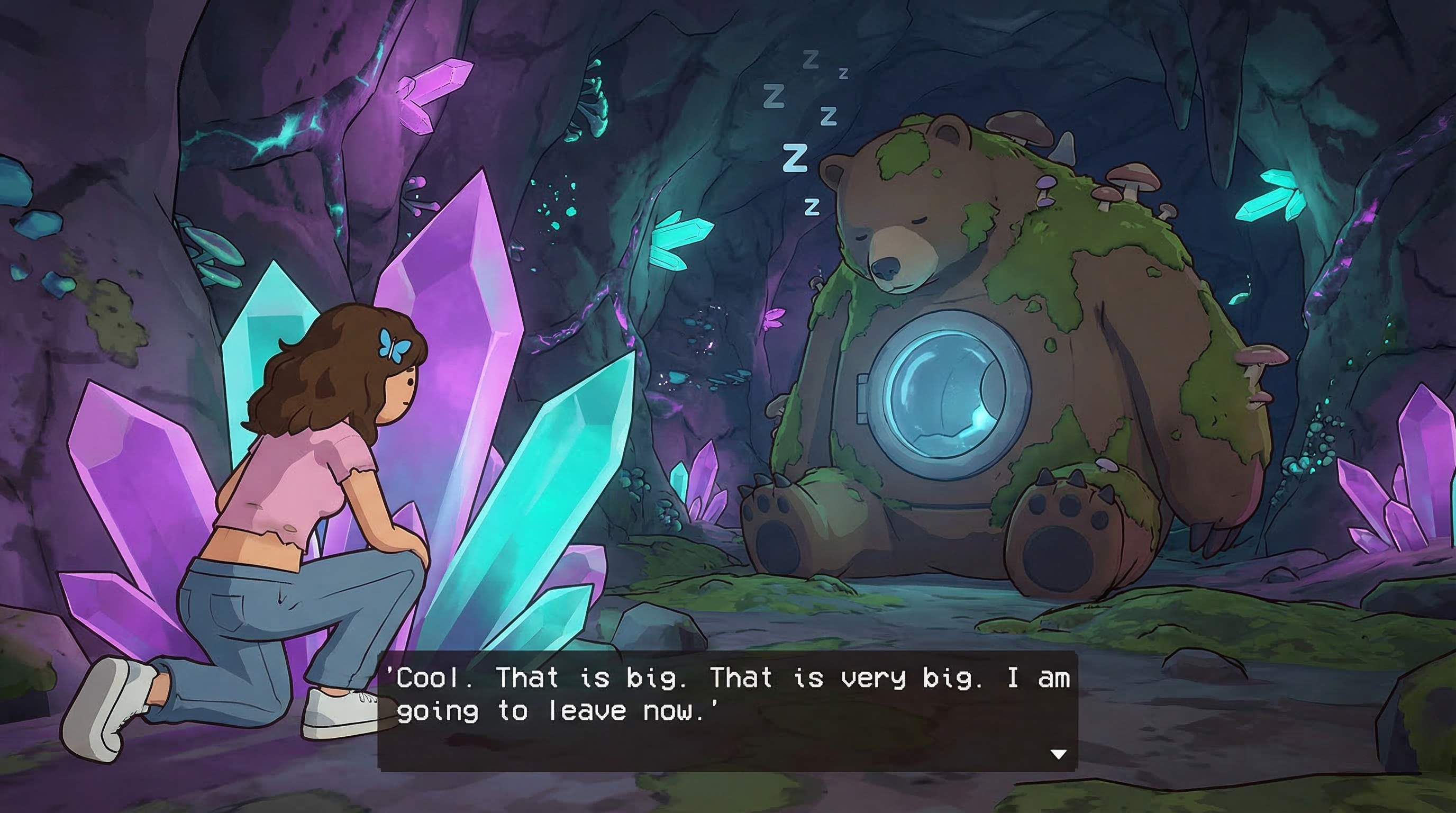The image size is (1456, 813).
Task: Advance dialogue with the white arrow
Action: [1058, 754]
